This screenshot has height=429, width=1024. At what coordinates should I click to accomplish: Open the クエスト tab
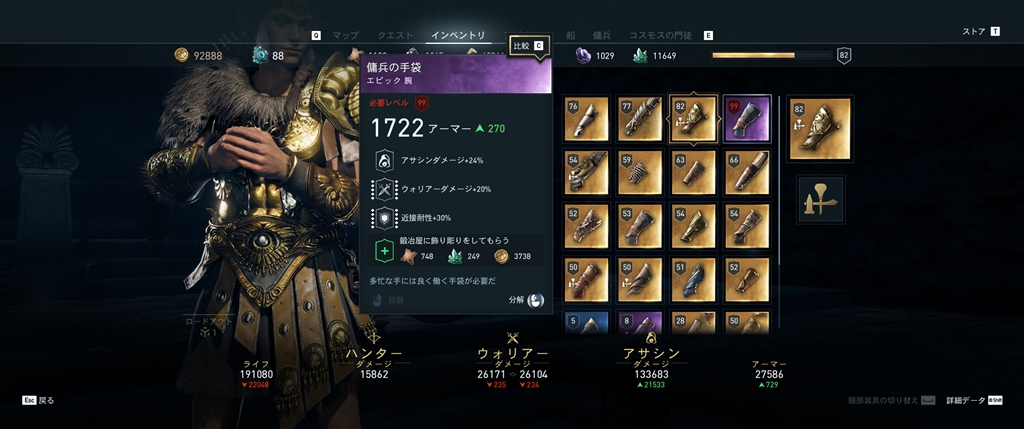(x=395, y=35)
